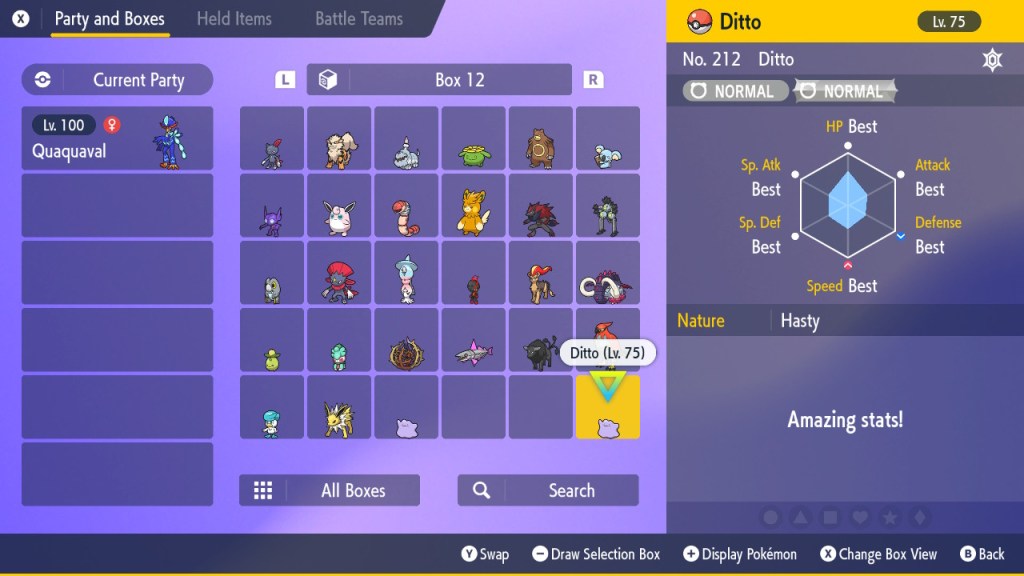Select the highlighted Ditto slot

[x=608, y=407]
